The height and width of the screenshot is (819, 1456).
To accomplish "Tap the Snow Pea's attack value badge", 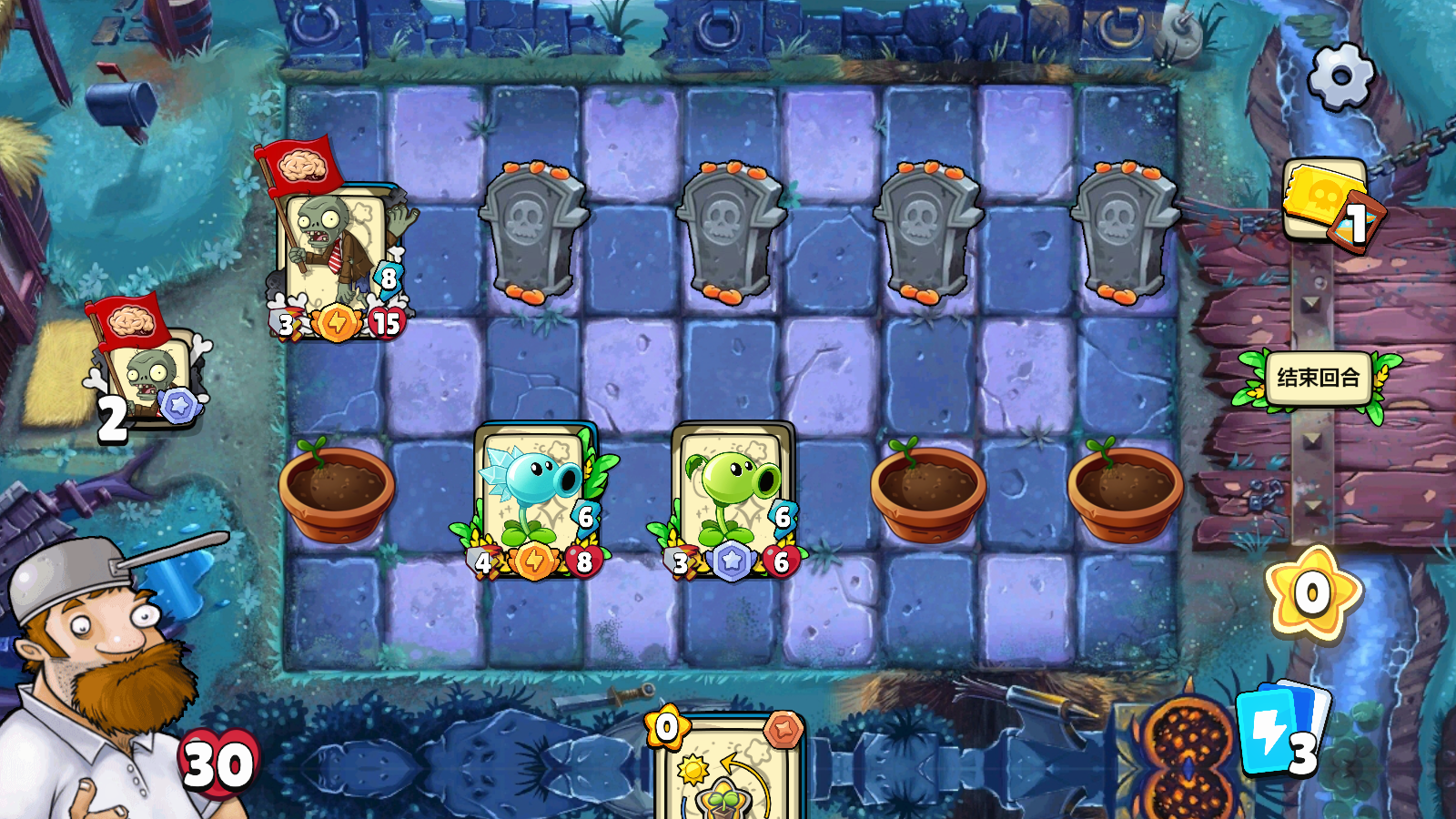I will coord(482,562).
